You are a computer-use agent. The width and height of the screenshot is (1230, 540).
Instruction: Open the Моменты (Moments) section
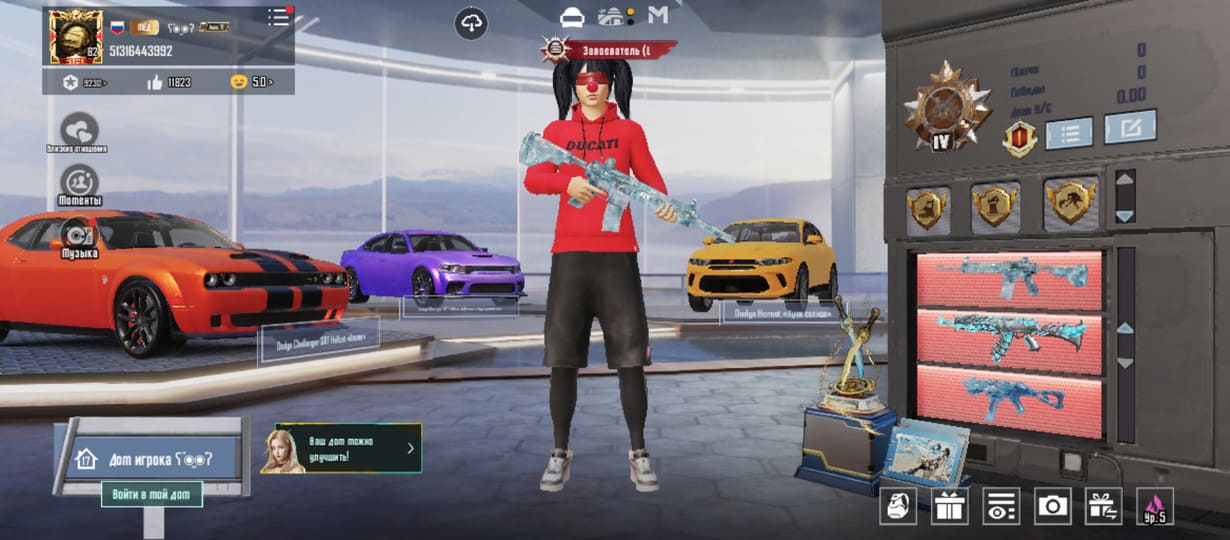point(79,183)
